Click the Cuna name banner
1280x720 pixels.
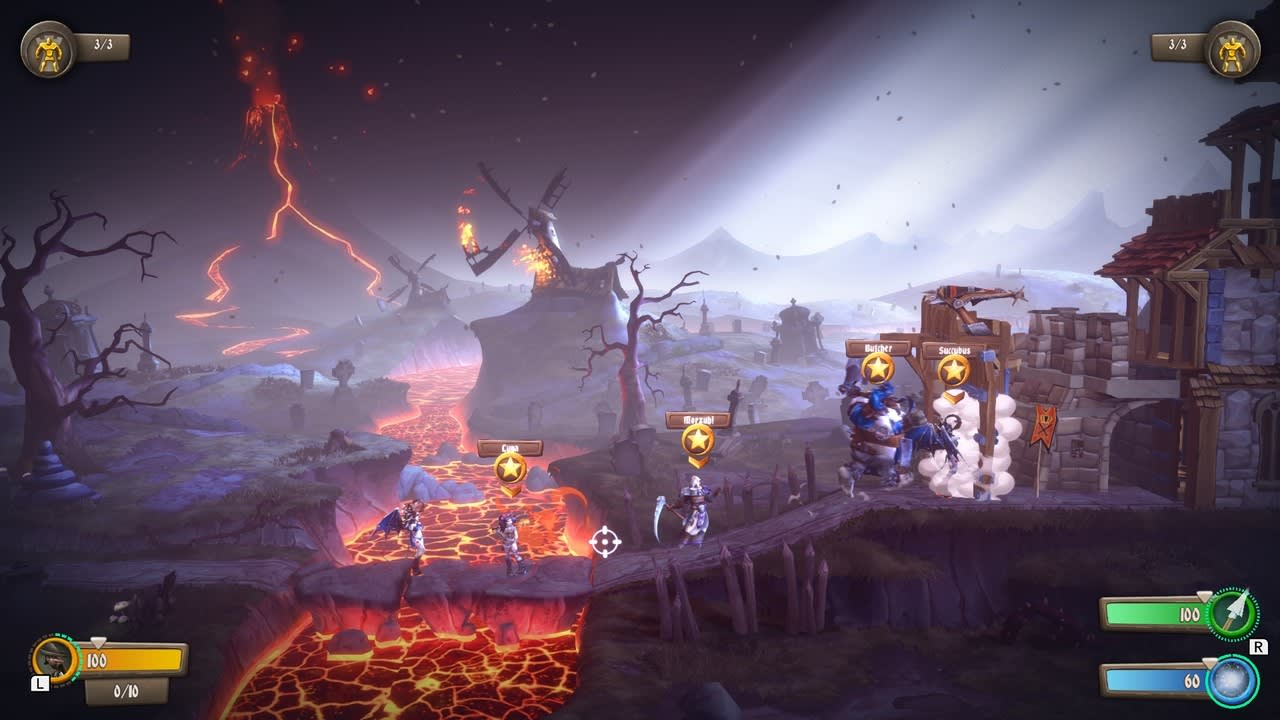click(512, 448)
